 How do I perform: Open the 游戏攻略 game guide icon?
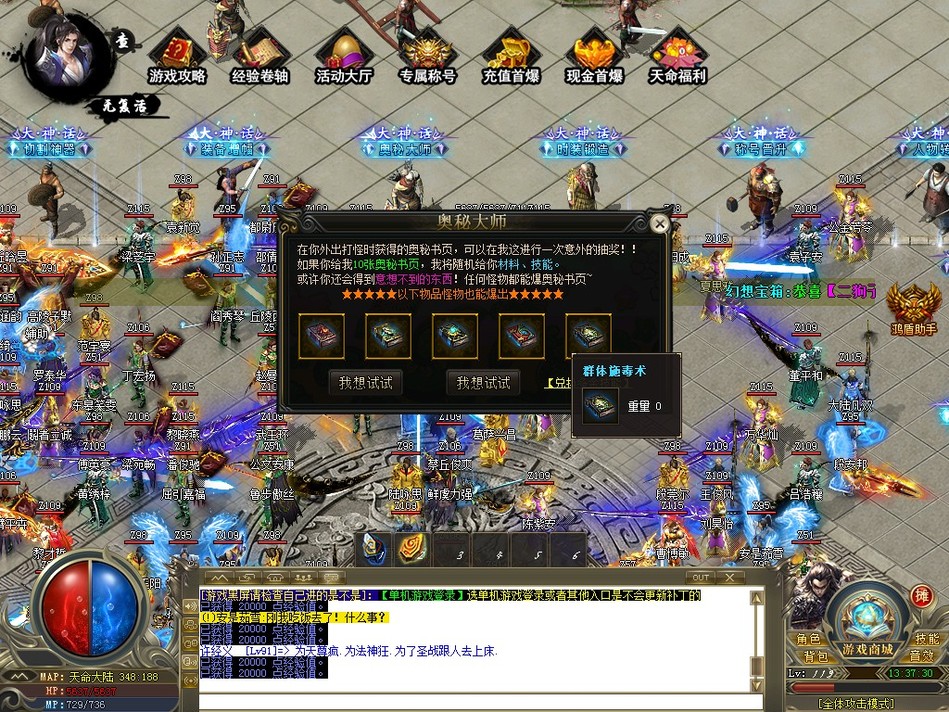click(x=178, y=56)
